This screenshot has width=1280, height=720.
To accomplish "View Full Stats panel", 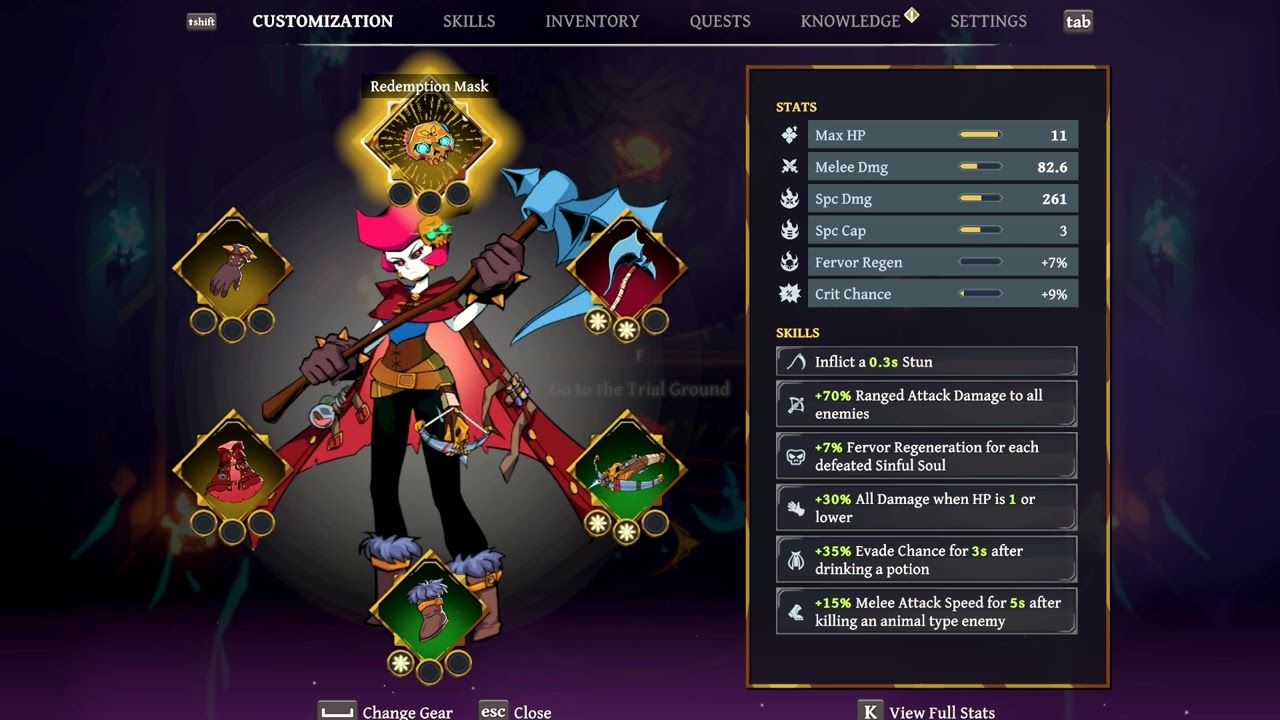I will tap(927, 712).
